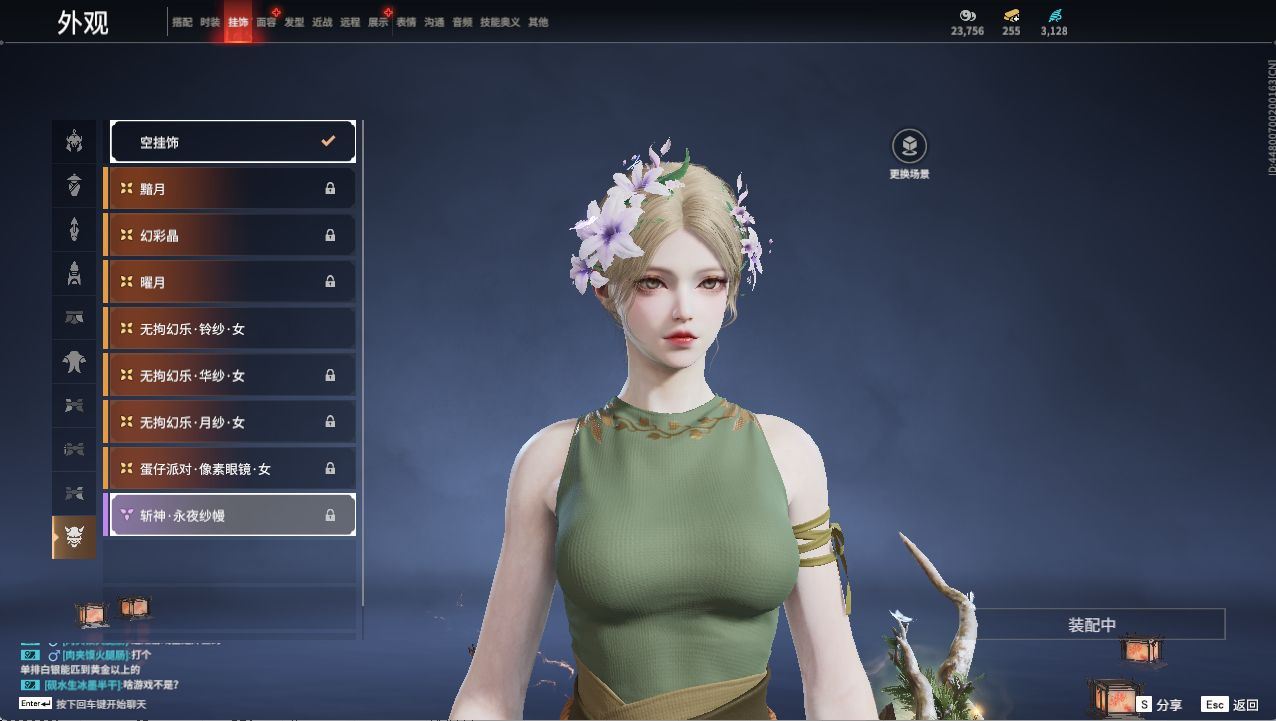The image size is (1276, 721).
Task: Click the 分享 share button
Action: coord(1160,705)
